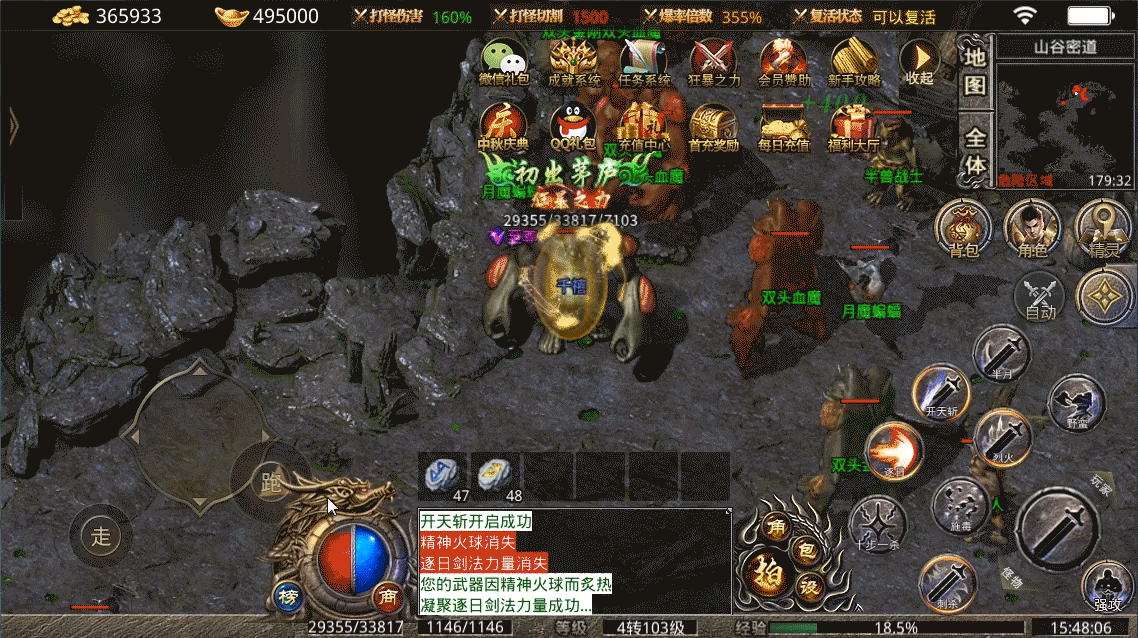Activate the 烈火 flame sword skill
1138x638 pixels.
(1002, 437)
